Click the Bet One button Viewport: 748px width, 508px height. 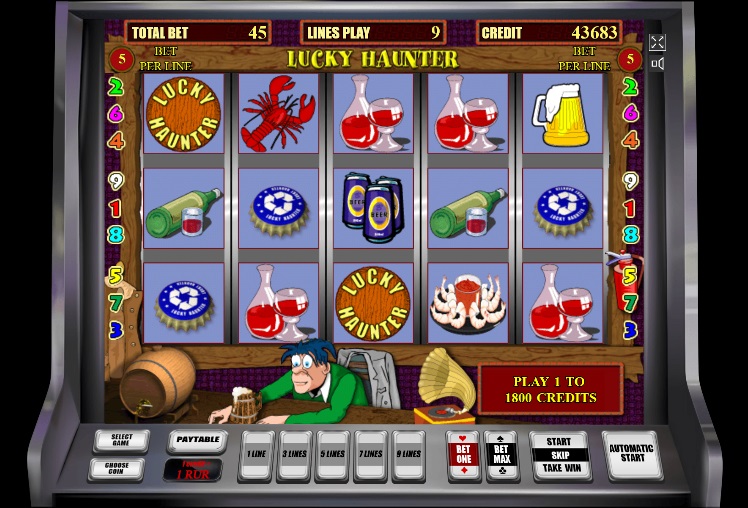462,455
